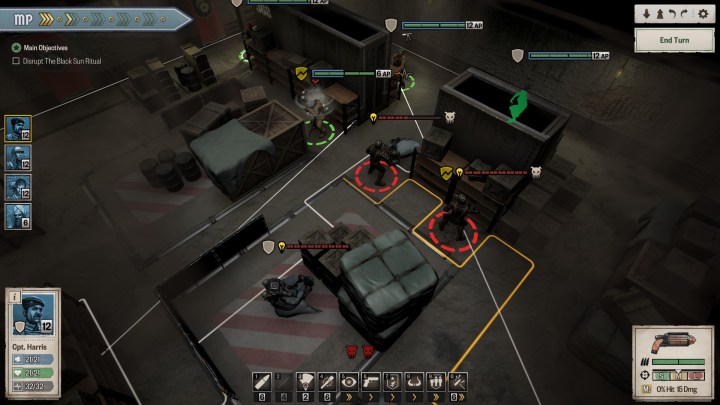End the current turn
Image resolution: width=720 pixels, height=405 pixels.
click(674, 39)
